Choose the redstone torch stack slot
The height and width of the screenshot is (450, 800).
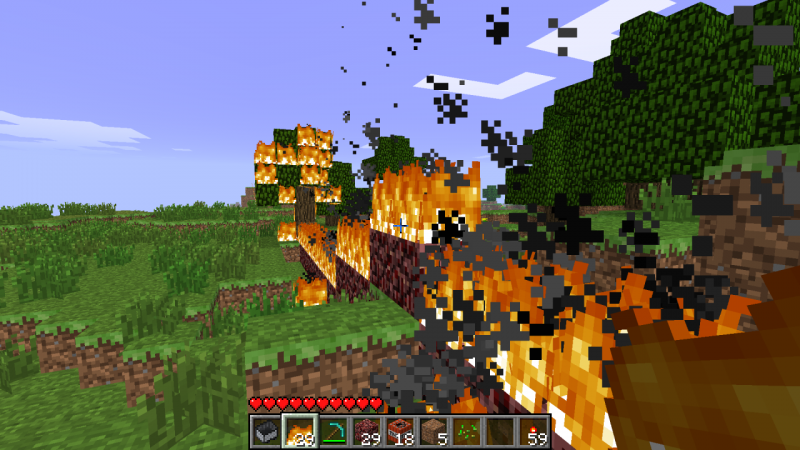(533, 432)
